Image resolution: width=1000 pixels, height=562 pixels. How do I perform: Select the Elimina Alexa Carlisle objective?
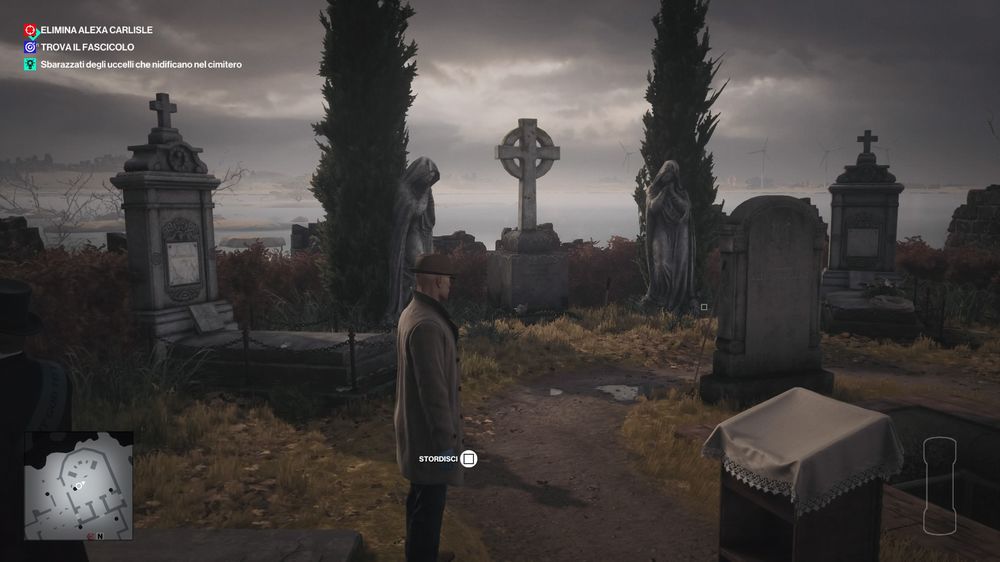coord(90,31)
